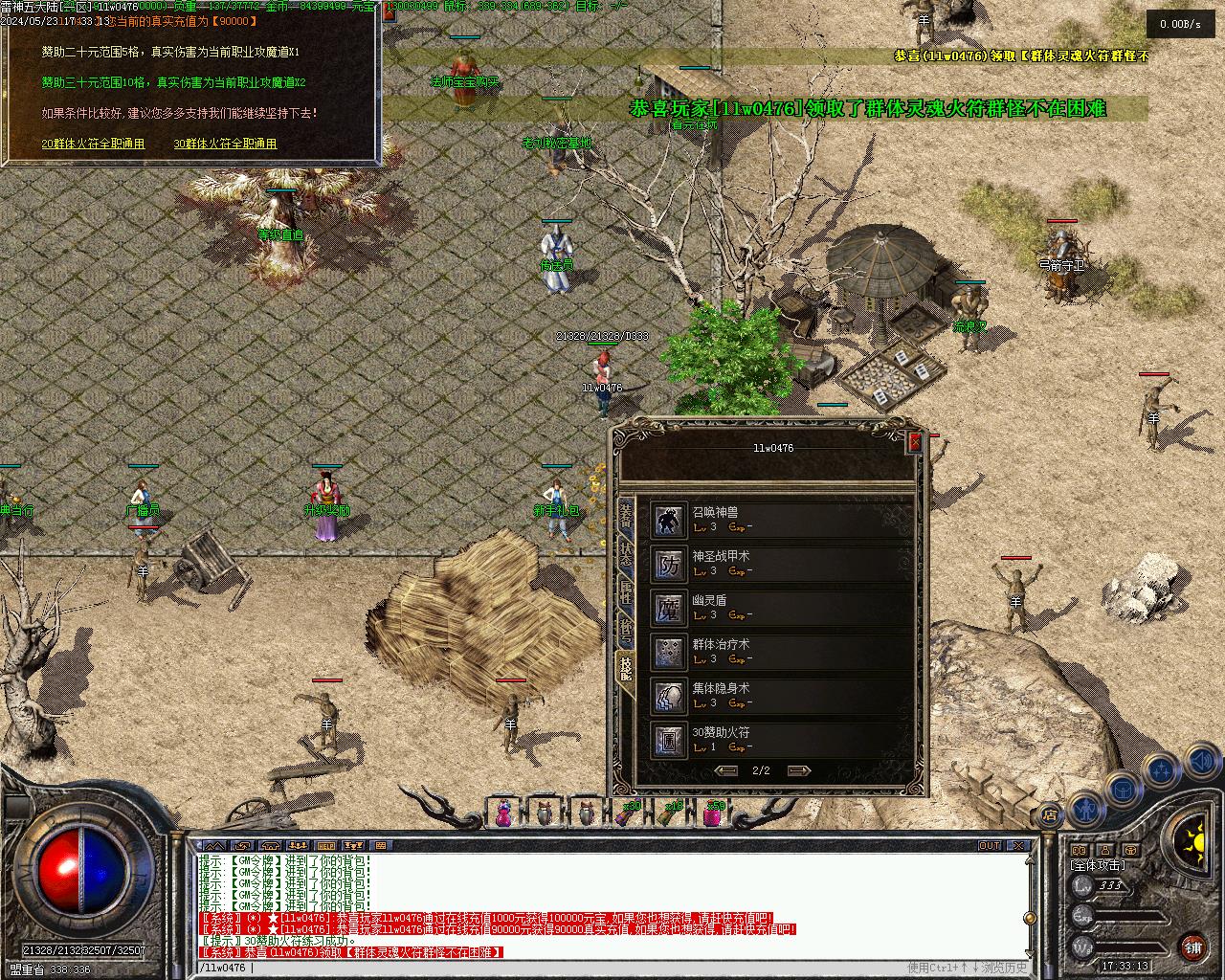Screen dimensions: 1225x980
Task: Choose the 神圣战甲术 skill icon
Action: (x=670, y=565)
